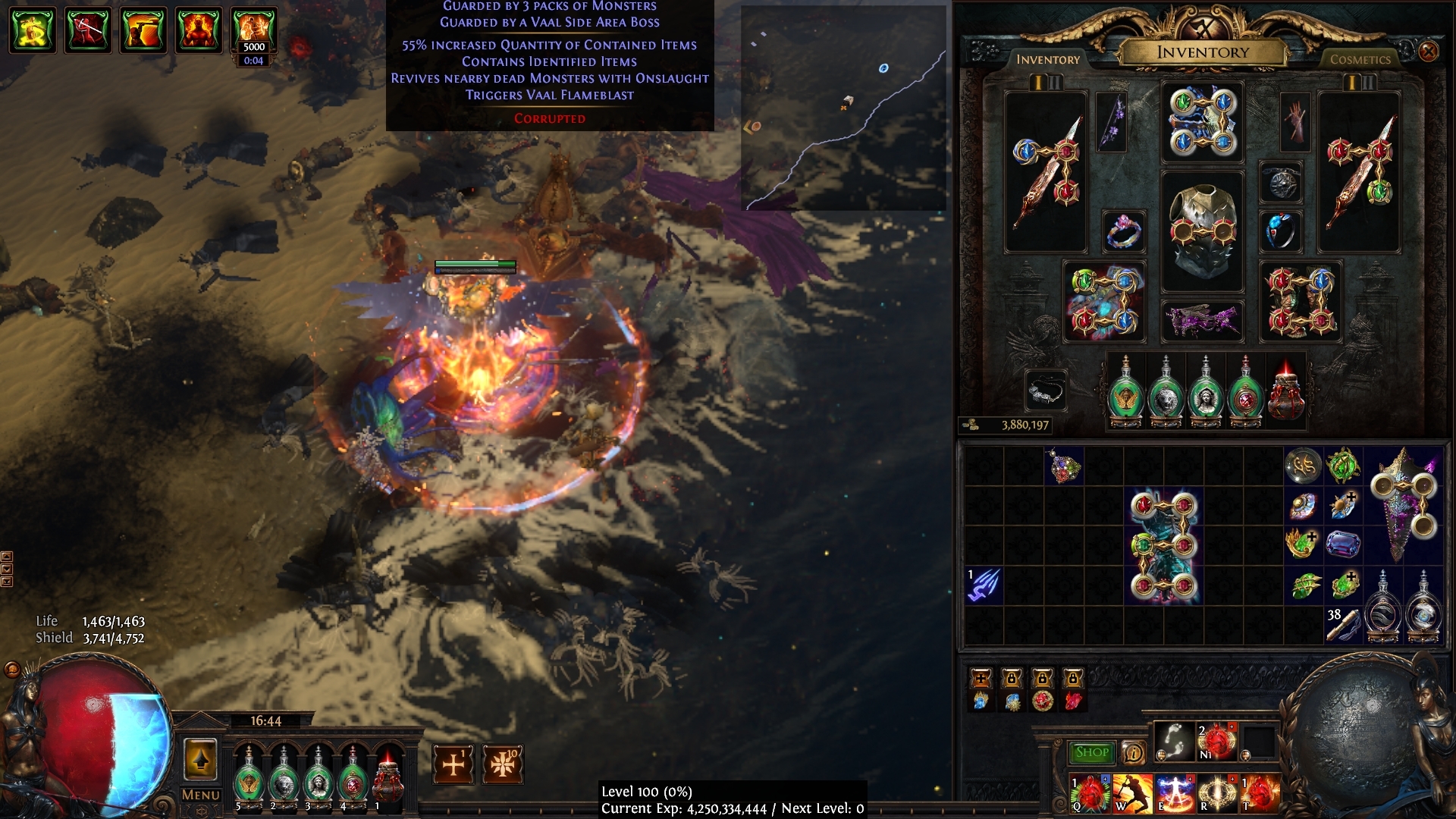Viewport: 1456px width, 819px height.
Task: Pick the blue claw item in backpack
Action: pos(984,585)
